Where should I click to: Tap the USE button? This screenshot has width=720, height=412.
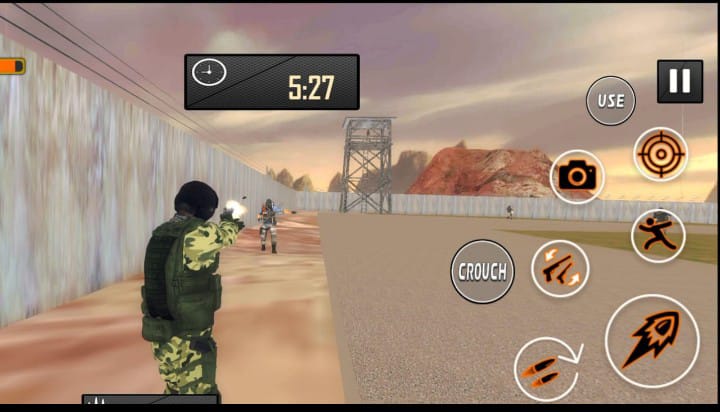610,101
